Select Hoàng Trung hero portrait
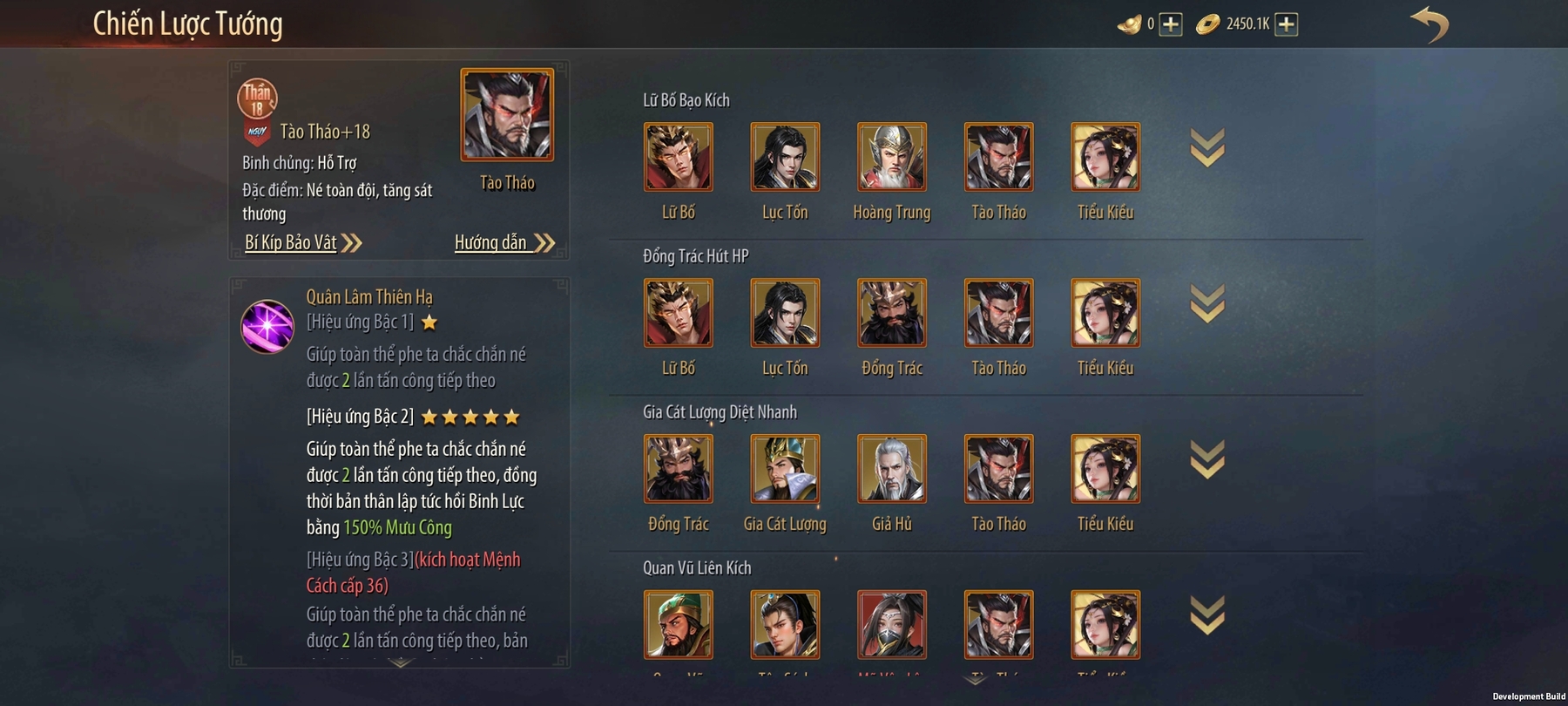This screenshot has height=706, width=1568. pos(891,157)
